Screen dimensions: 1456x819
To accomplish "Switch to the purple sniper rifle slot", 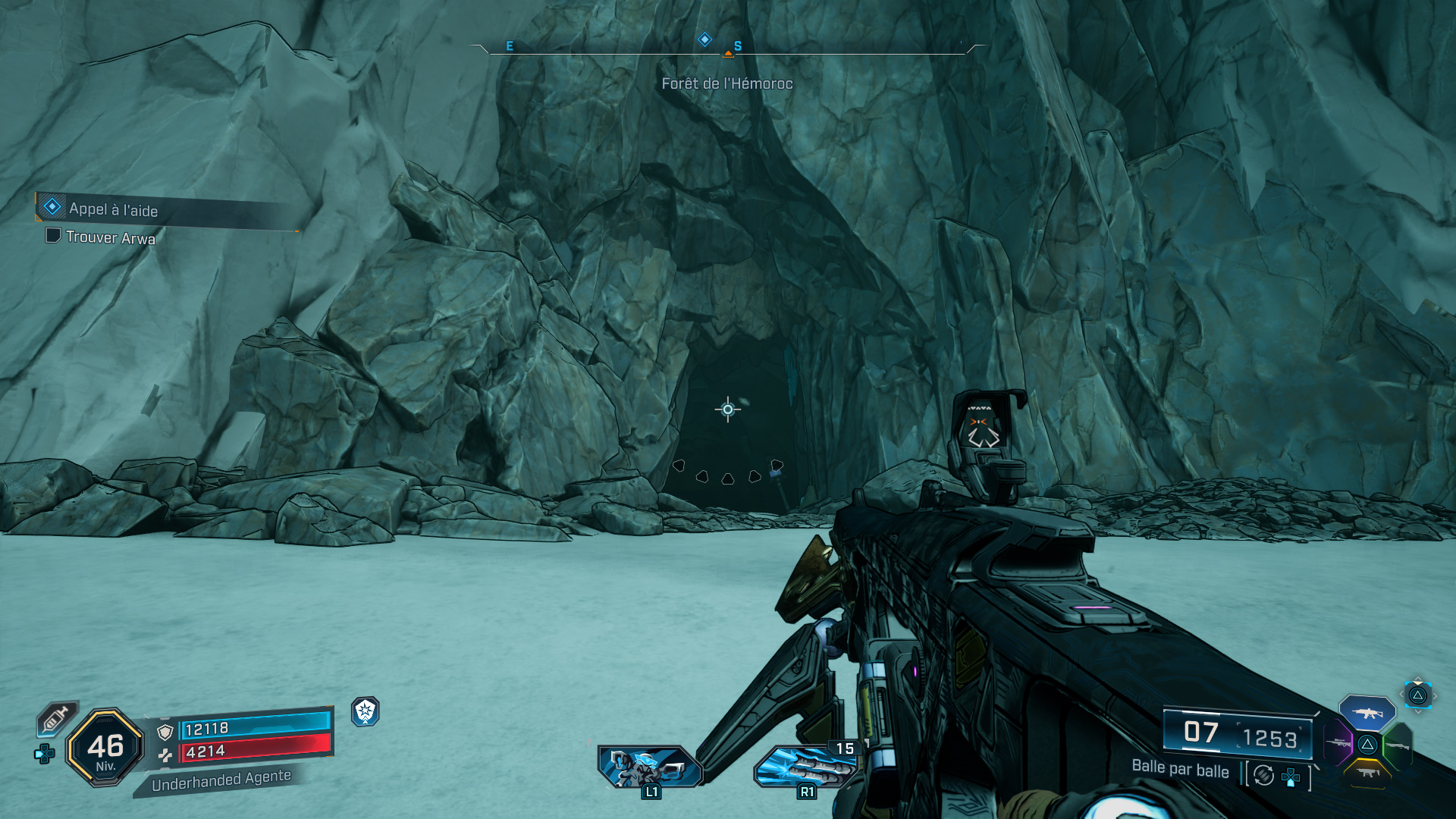I will 1339,743.
